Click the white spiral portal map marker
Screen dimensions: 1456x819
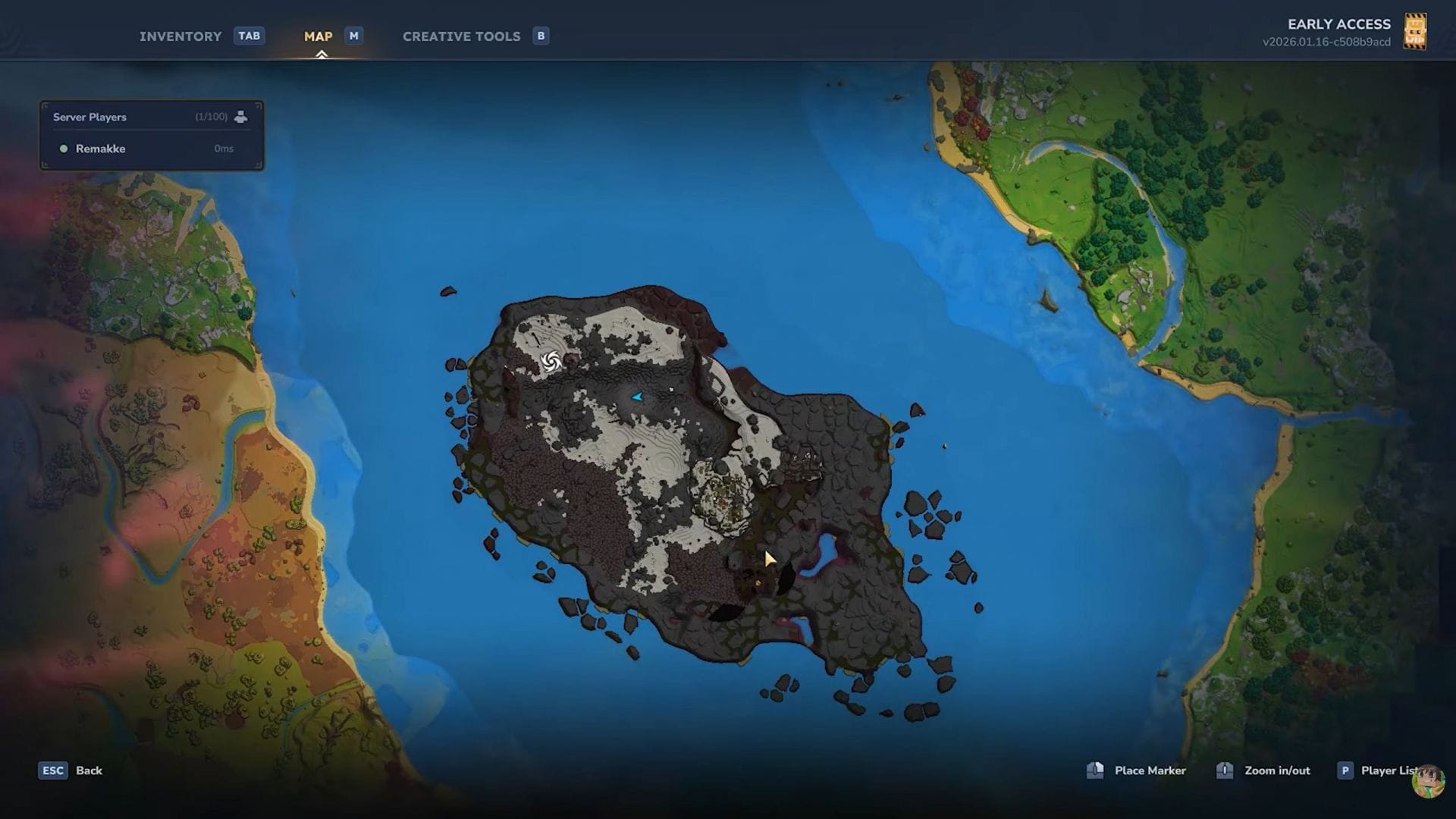(551, 362)
